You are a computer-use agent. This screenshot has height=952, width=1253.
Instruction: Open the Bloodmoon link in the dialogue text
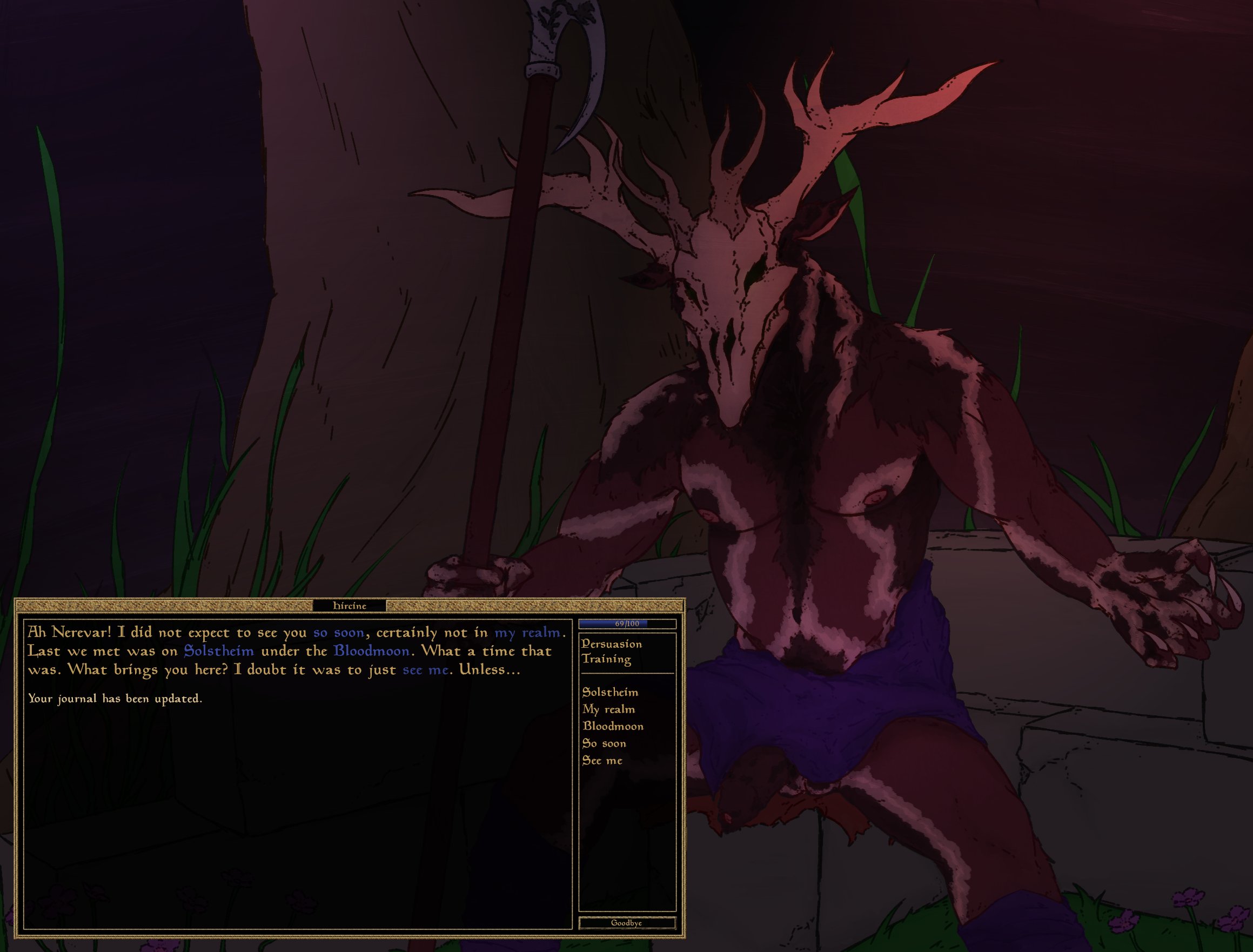coord(371,651)
